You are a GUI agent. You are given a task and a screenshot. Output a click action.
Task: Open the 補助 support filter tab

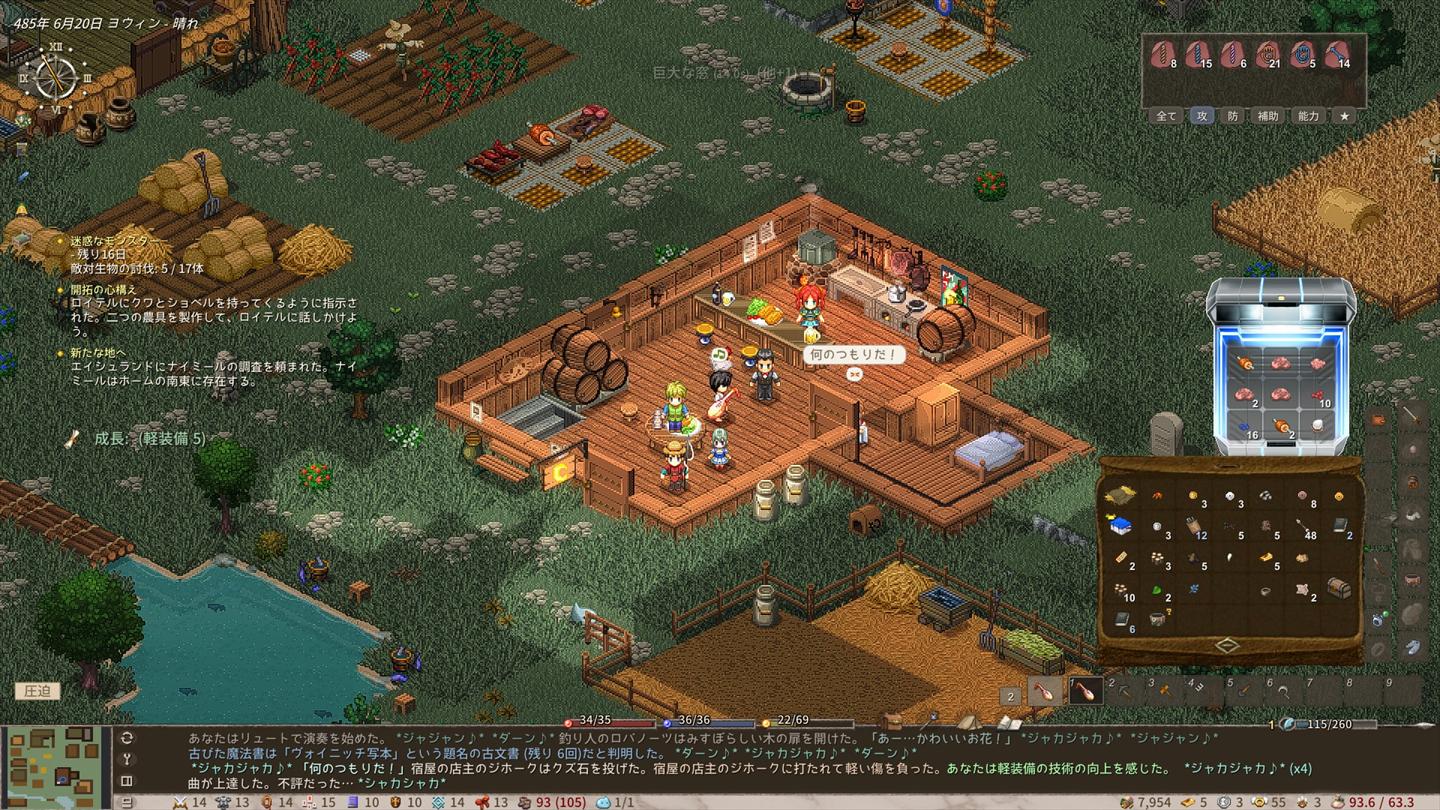(1268, 116)
